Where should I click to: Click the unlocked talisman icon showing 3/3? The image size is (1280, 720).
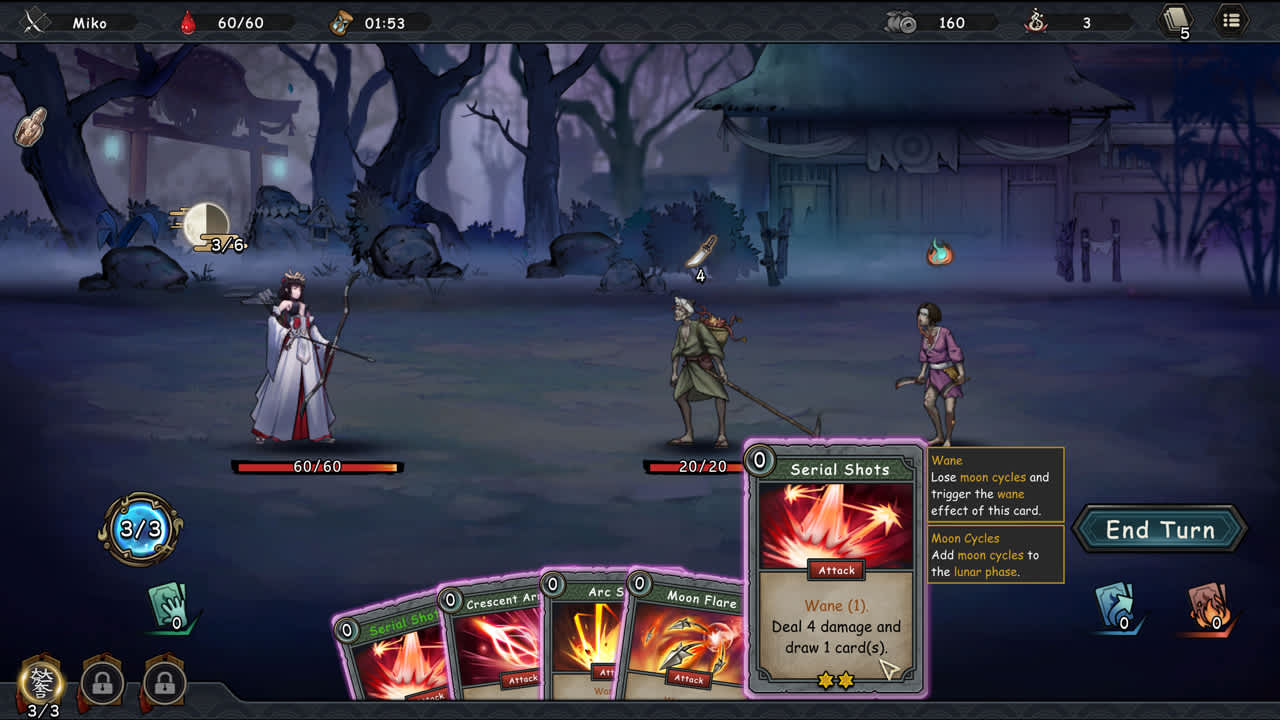click(x=42, y=682)
